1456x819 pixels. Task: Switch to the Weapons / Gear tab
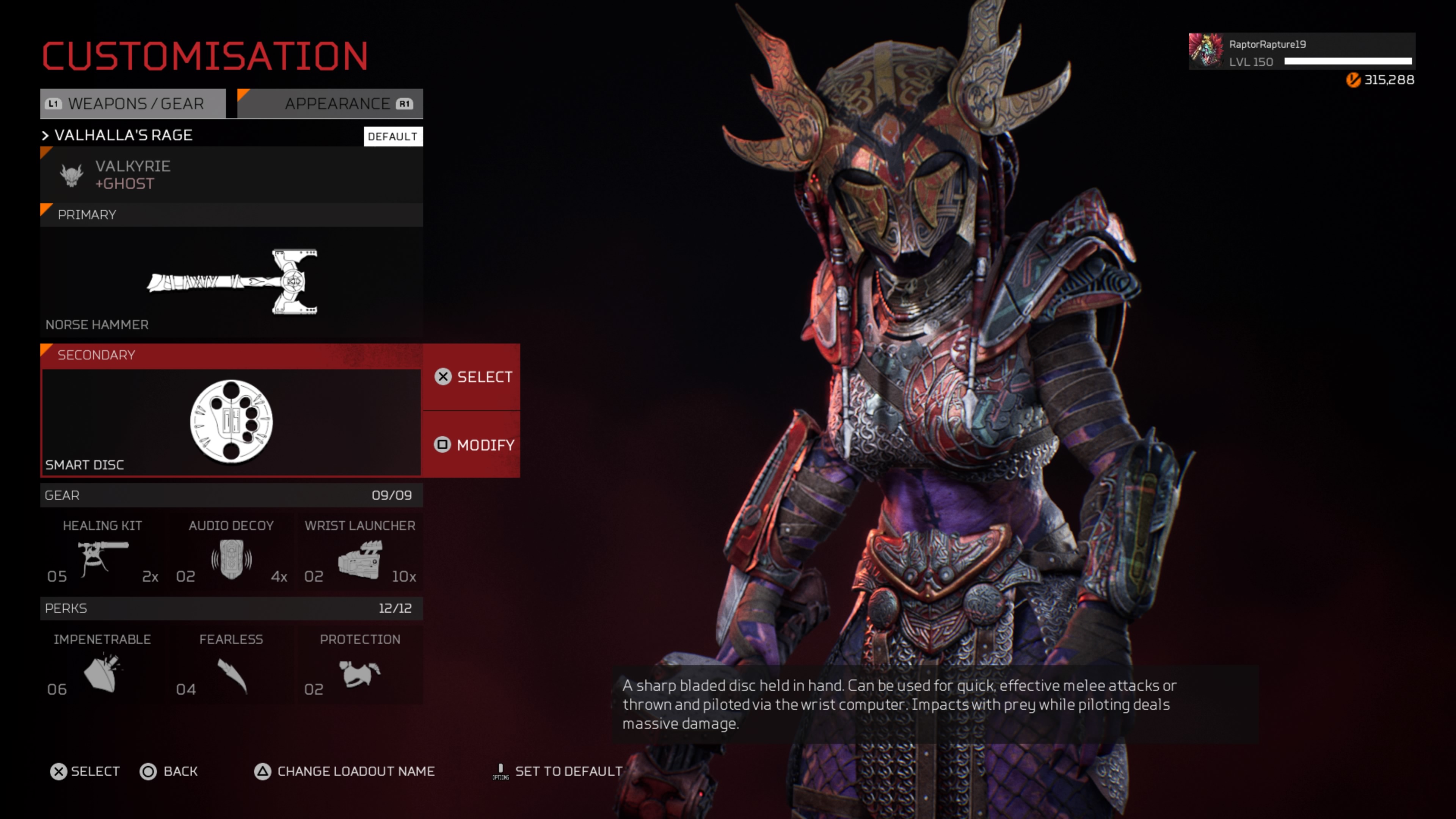133,104
